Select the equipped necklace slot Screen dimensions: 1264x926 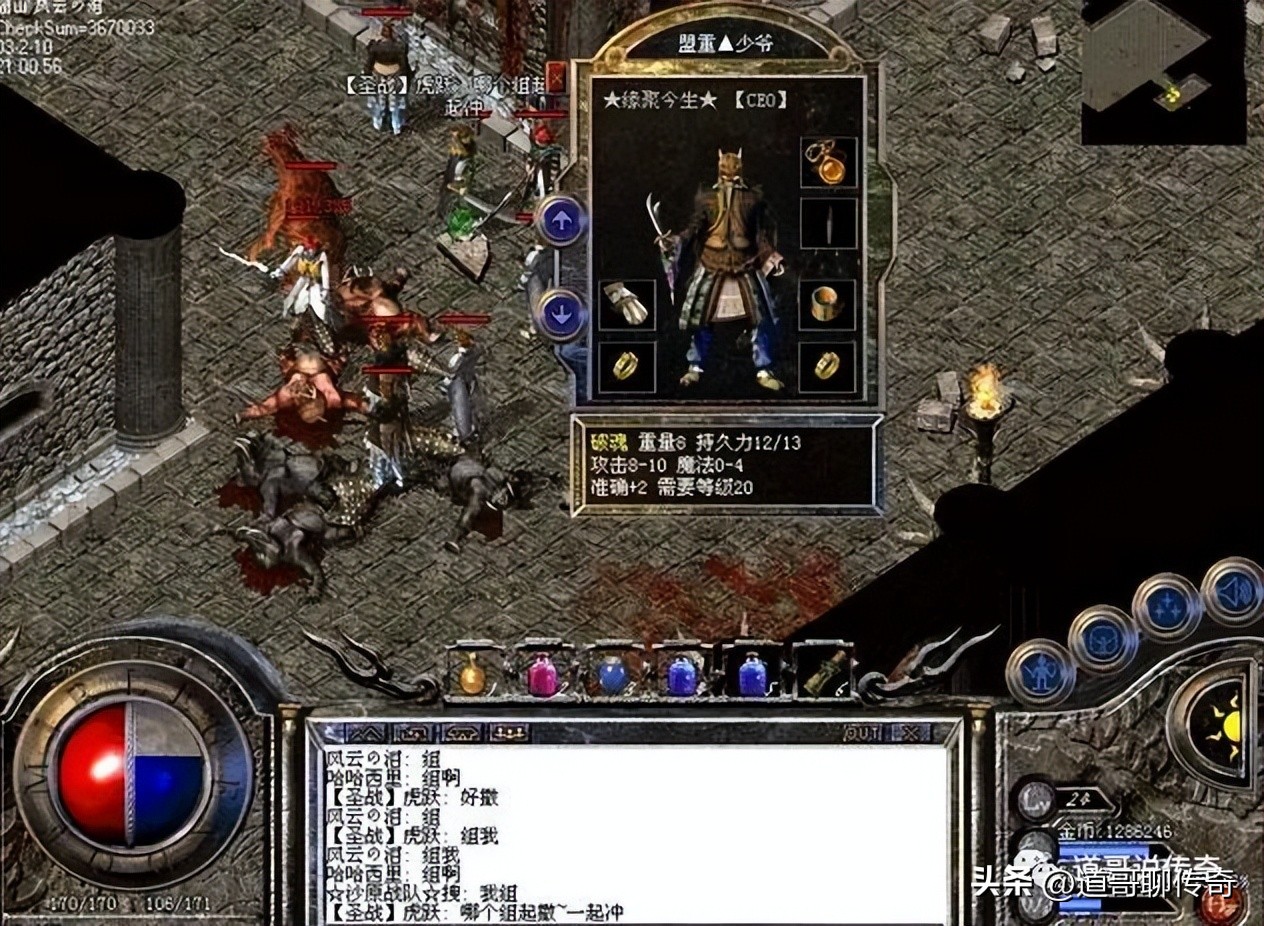pos(829,162)
